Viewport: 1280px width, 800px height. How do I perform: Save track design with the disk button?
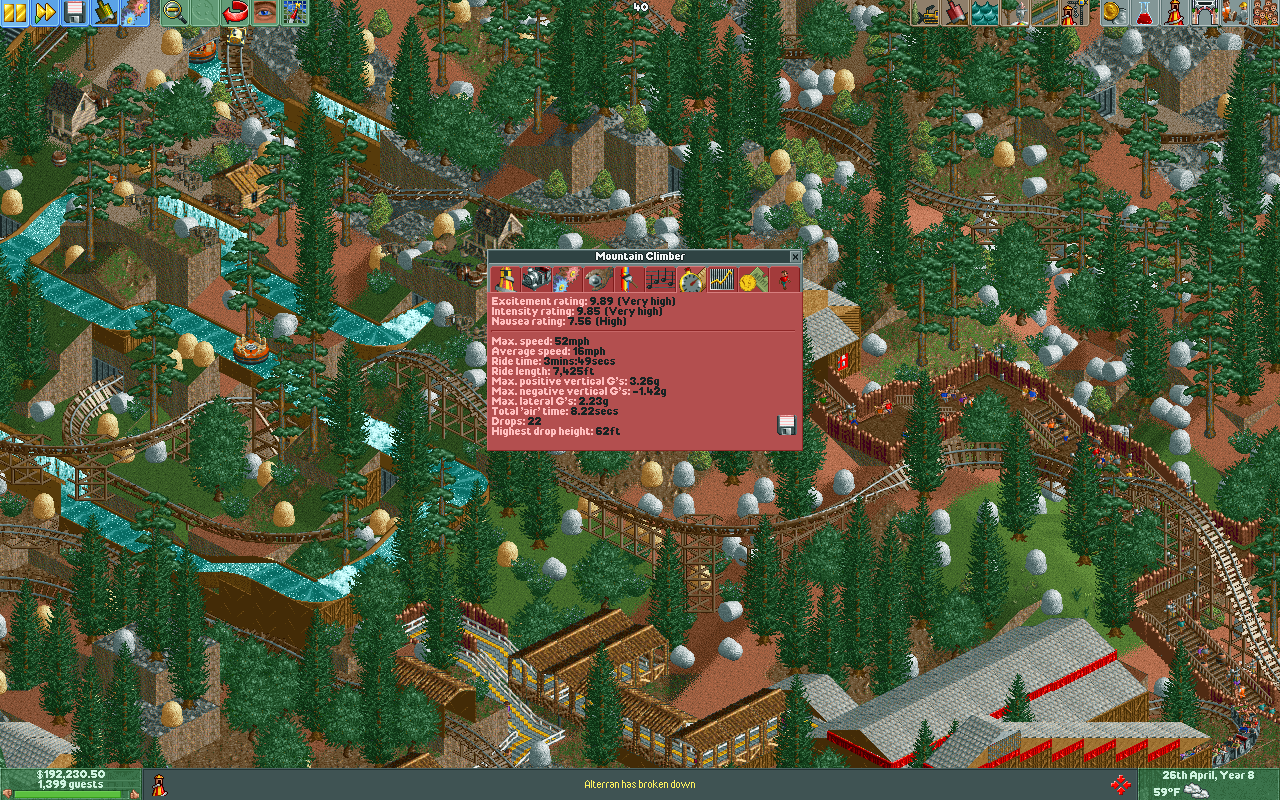787,425
